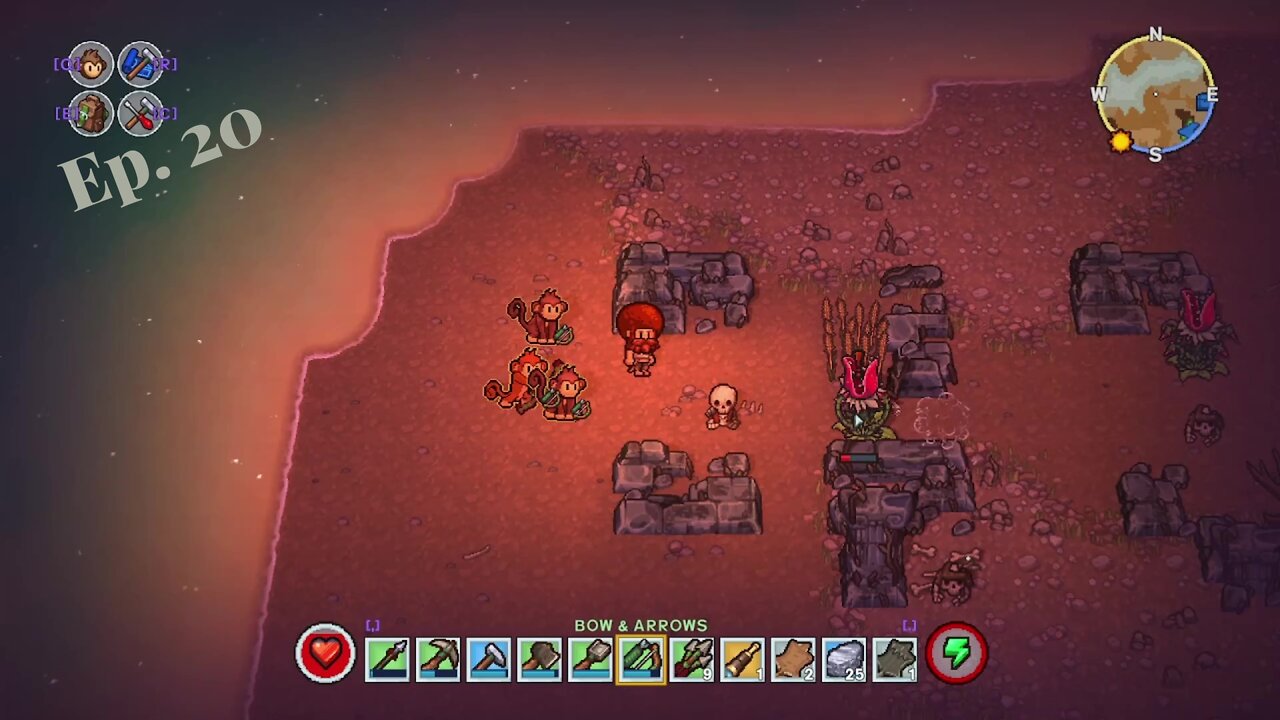Viewport: 1280px width, 720px height.
Task: Select the highlighted Bow & Arrows slot
Action: point(641,659)
